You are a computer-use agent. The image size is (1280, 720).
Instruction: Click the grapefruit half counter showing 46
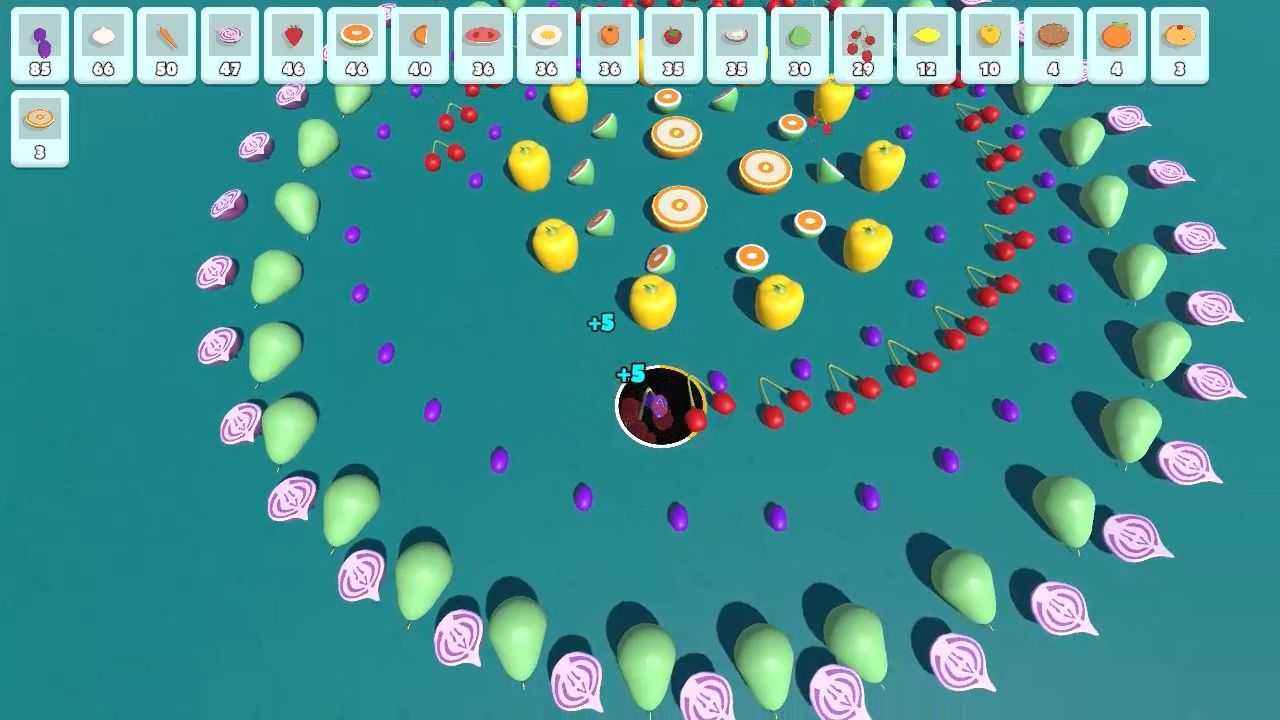point(357,45)
